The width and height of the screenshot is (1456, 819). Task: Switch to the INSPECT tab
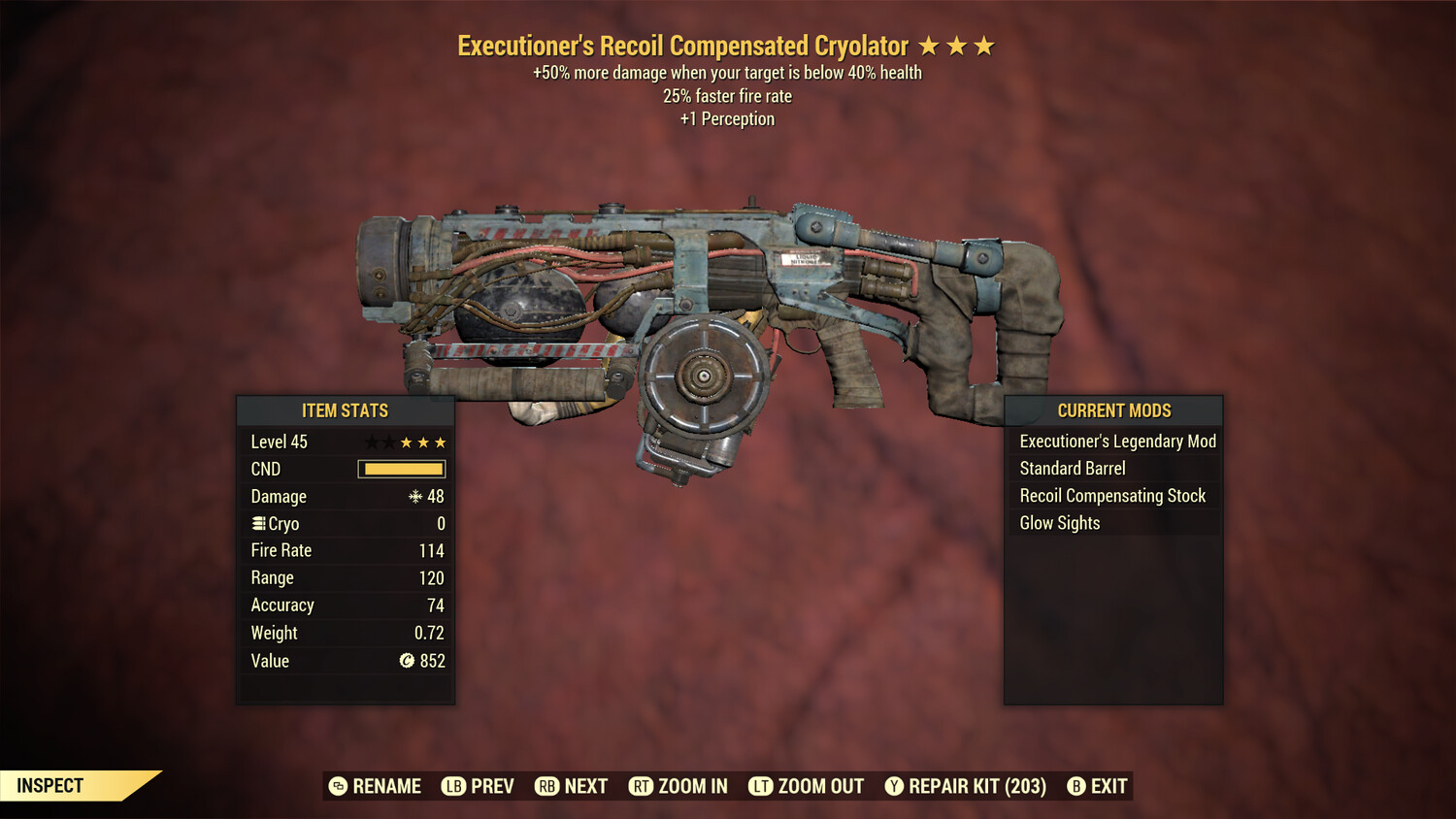click(50, 785)
